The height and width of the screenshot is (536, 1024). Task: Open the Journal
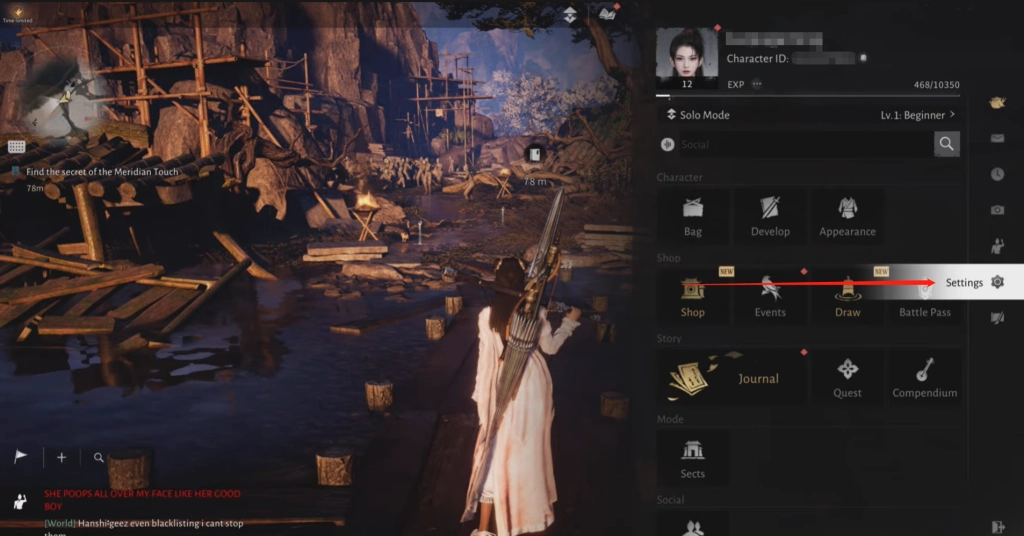(732, 378)
